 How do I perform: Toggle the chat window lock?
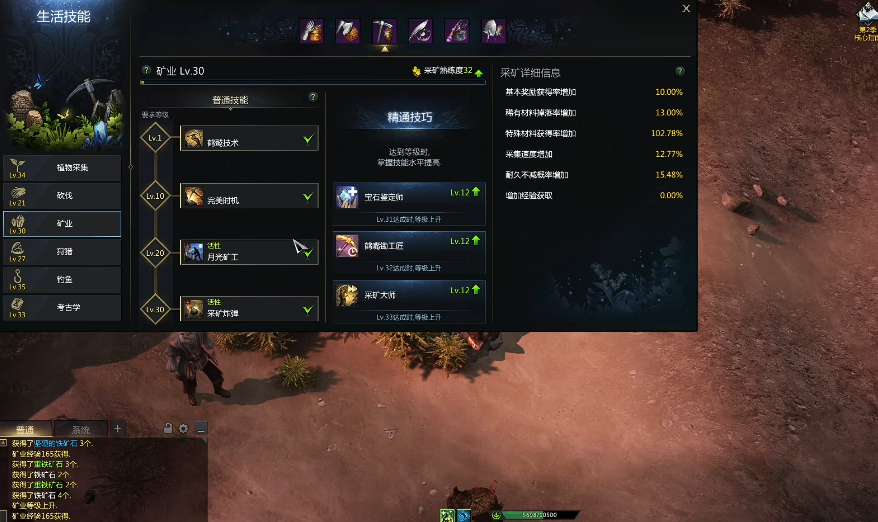point(168,429)
